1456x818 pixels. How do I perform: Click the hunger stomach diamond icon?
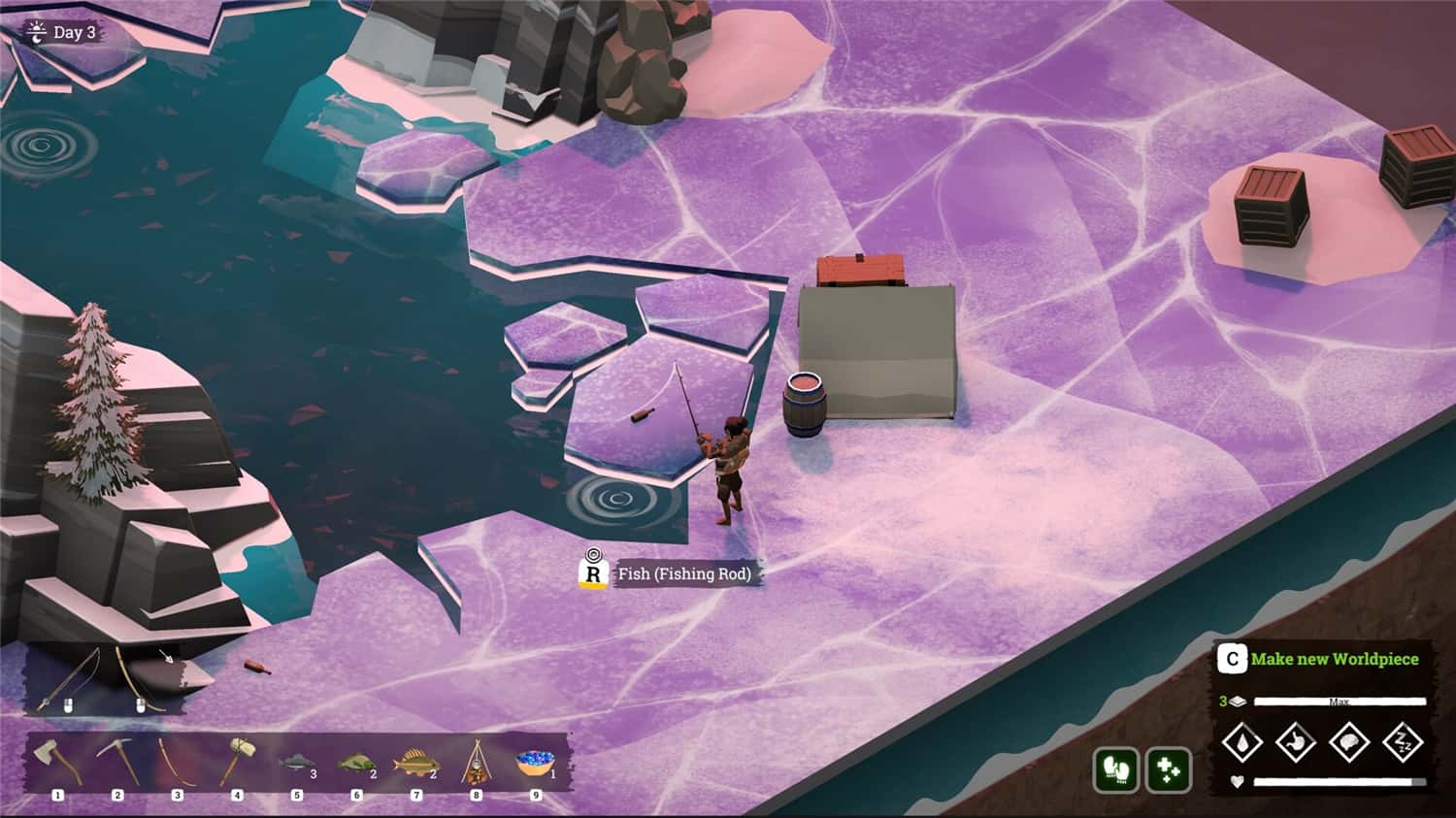[1294, 741]
